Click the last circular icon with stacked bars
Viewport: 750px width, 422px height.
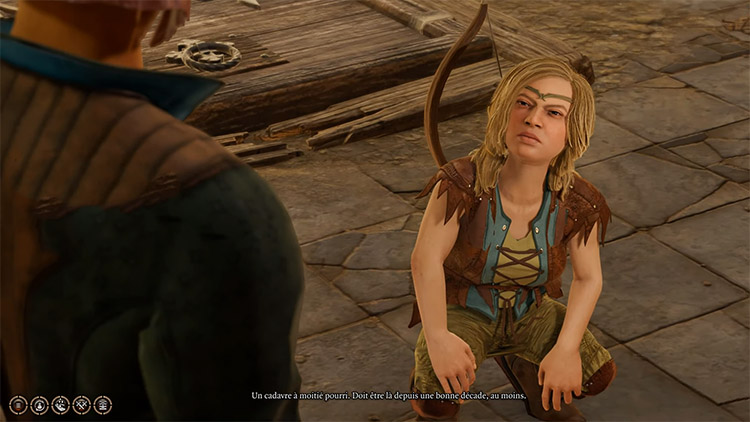[x=102, y=405]
